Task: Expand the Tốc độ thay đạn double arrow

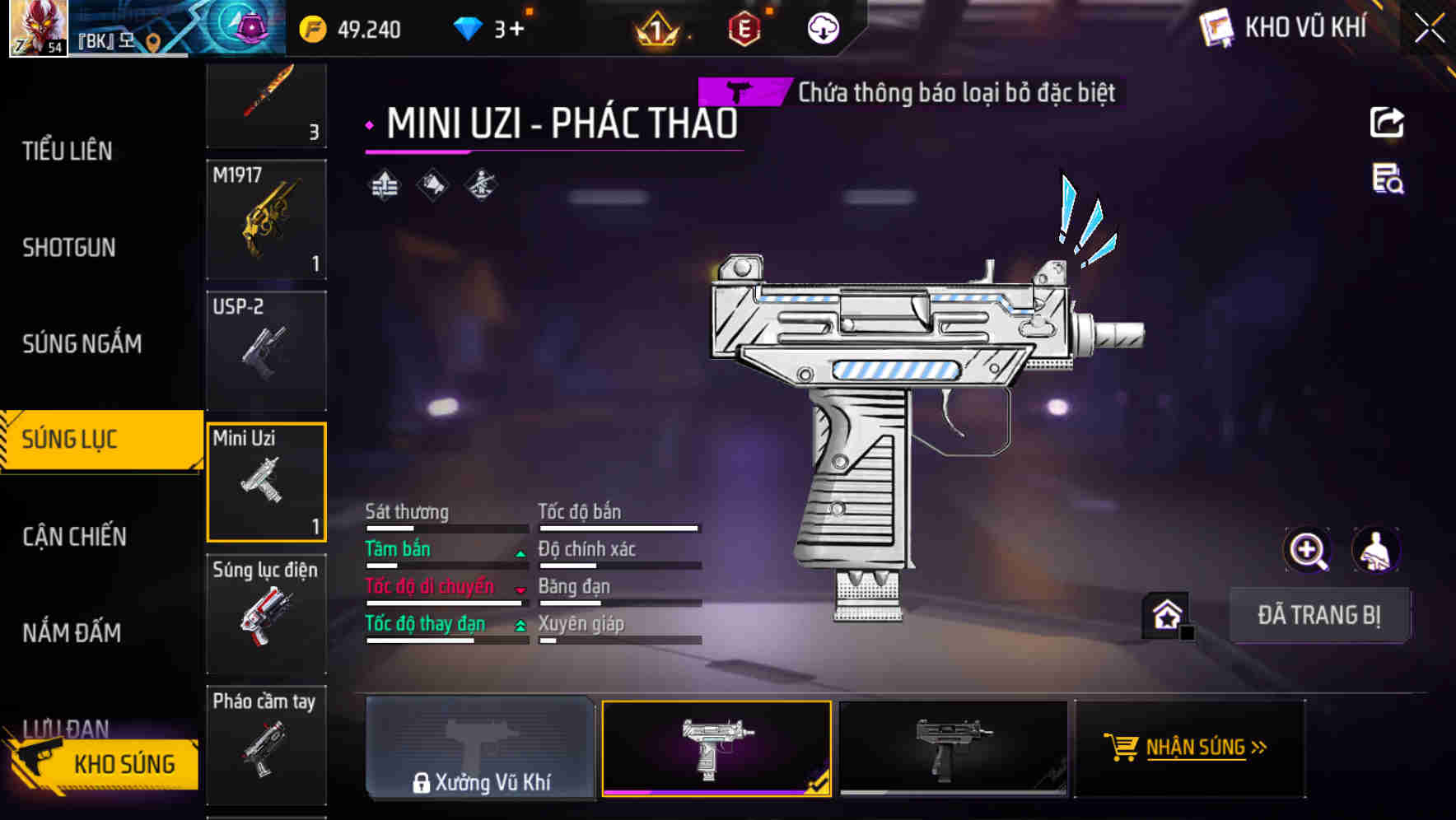Action: [520, 627]
